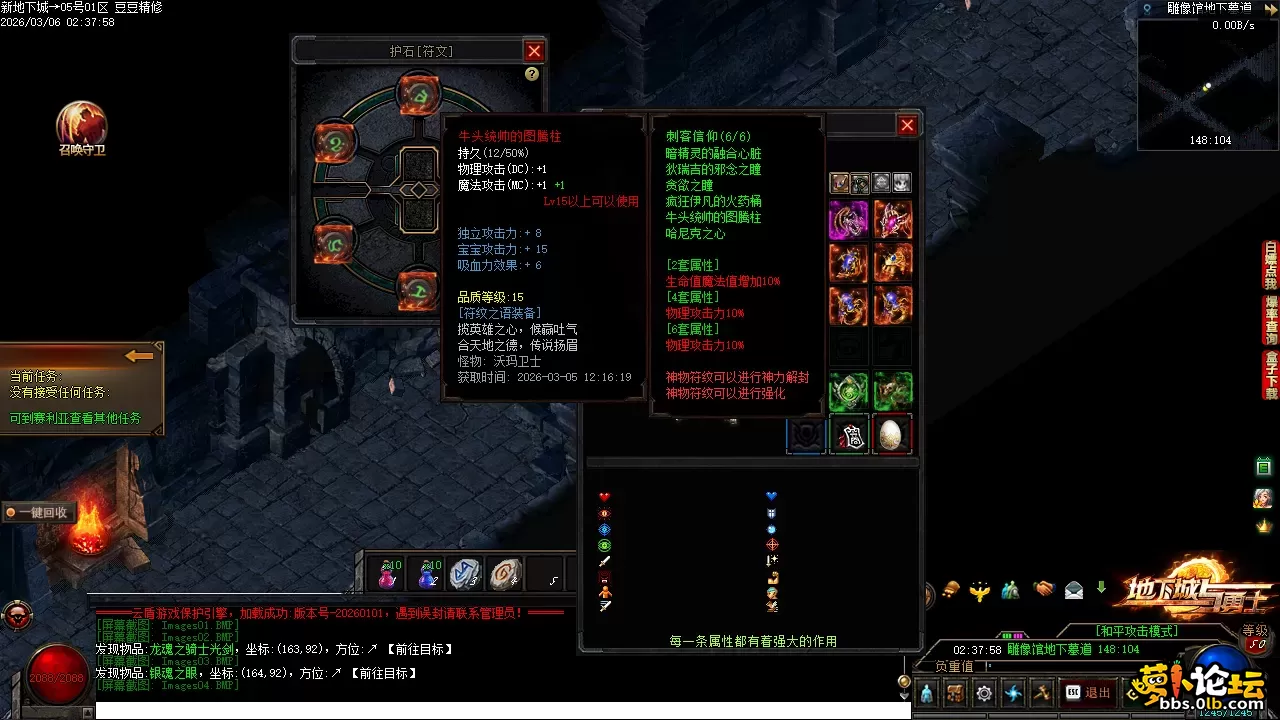Use the red health potion in hotbar
Viewport: 1280px width, 720px height.
point(387,574)
